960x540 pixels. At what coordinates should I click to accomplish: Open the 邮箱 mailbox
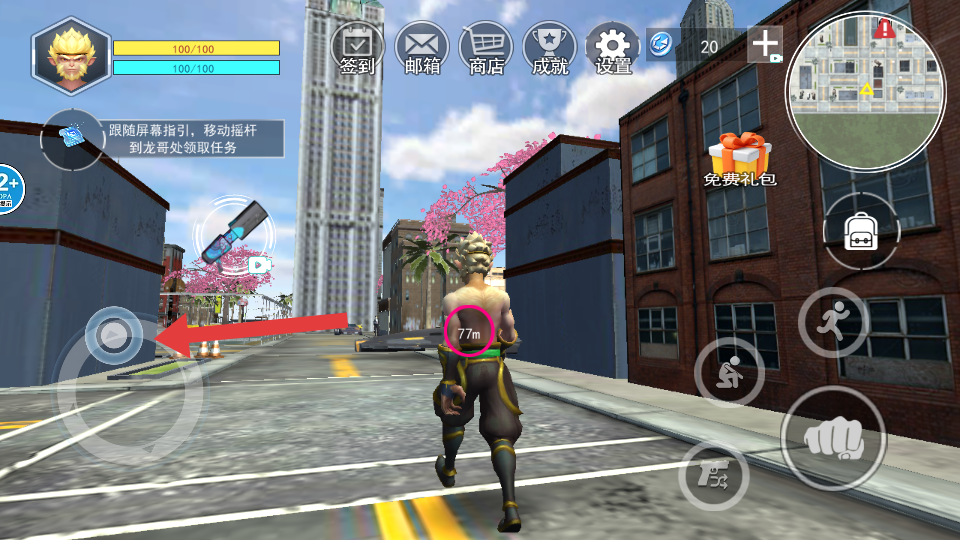pos(421,48)
